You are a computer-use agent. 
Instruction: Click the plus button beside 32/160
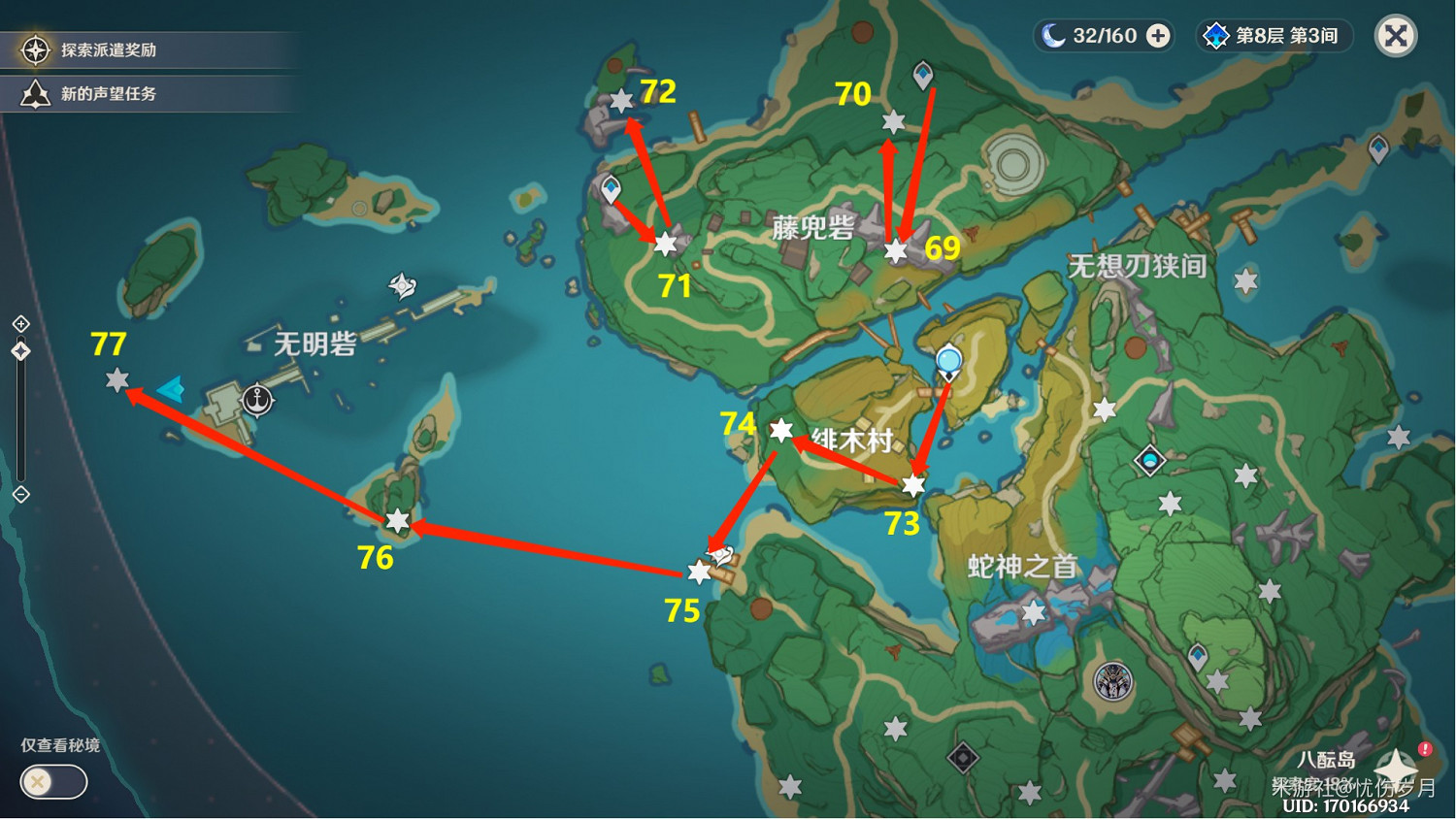pos(1156,35)
